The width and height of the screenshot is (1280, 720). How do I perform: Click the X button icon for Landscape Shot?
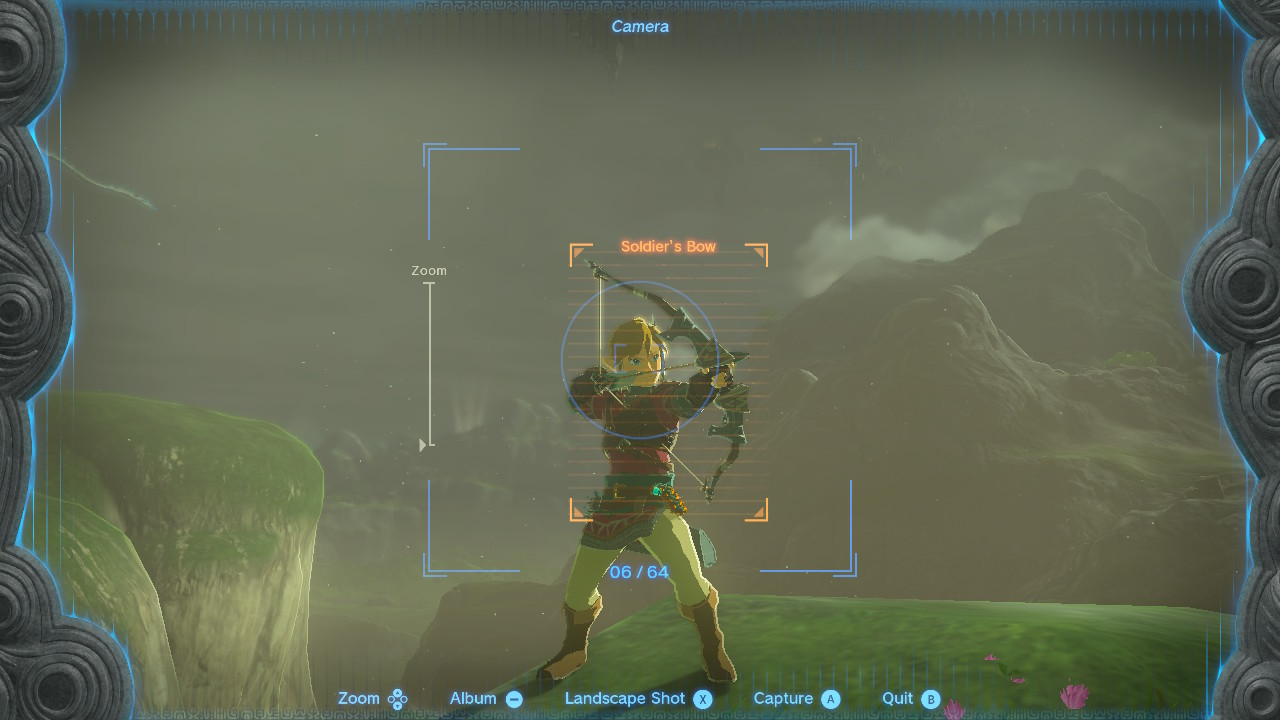click(x=702, y=698)
